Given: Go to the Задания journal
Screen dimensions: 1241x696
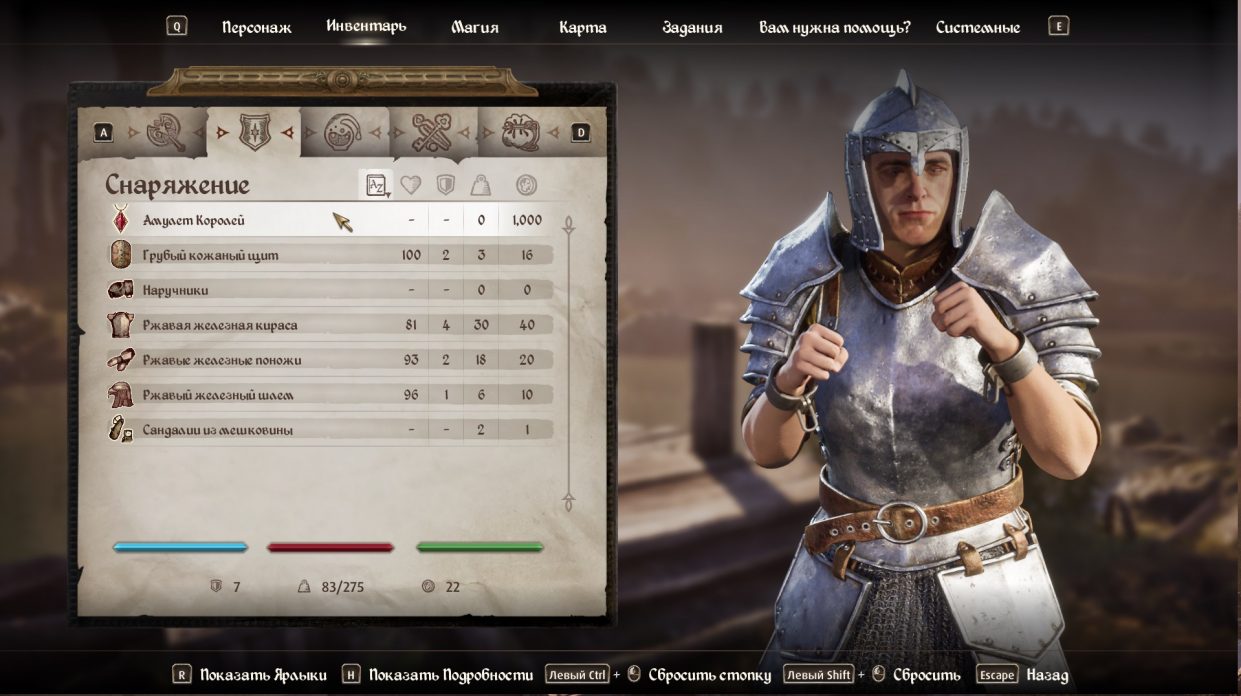Looking at the screenshot, I should 692,27.
